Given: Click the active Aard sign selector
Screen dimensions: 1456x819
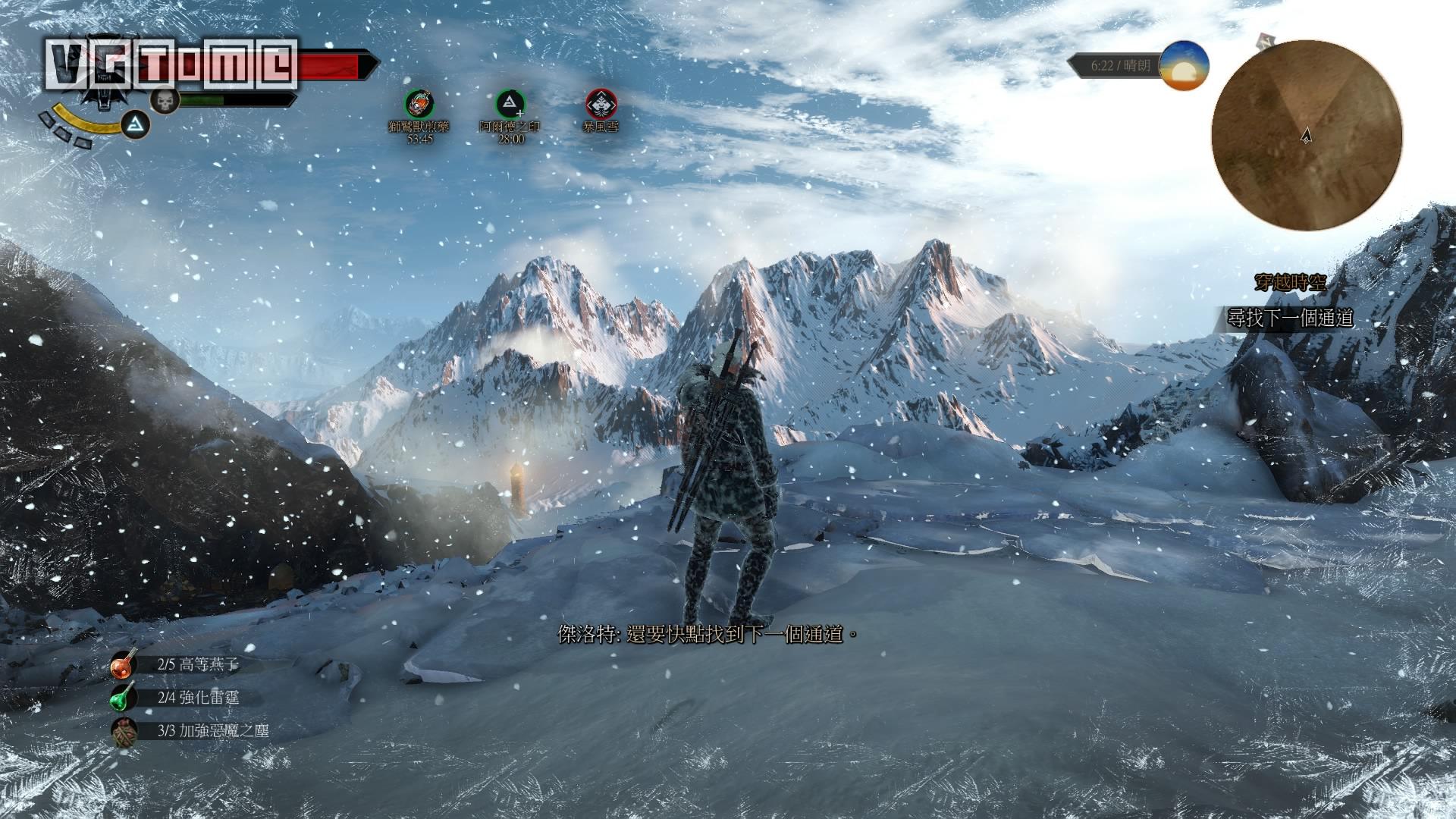Looking at the screenshot, I should [x=135, y=123].
